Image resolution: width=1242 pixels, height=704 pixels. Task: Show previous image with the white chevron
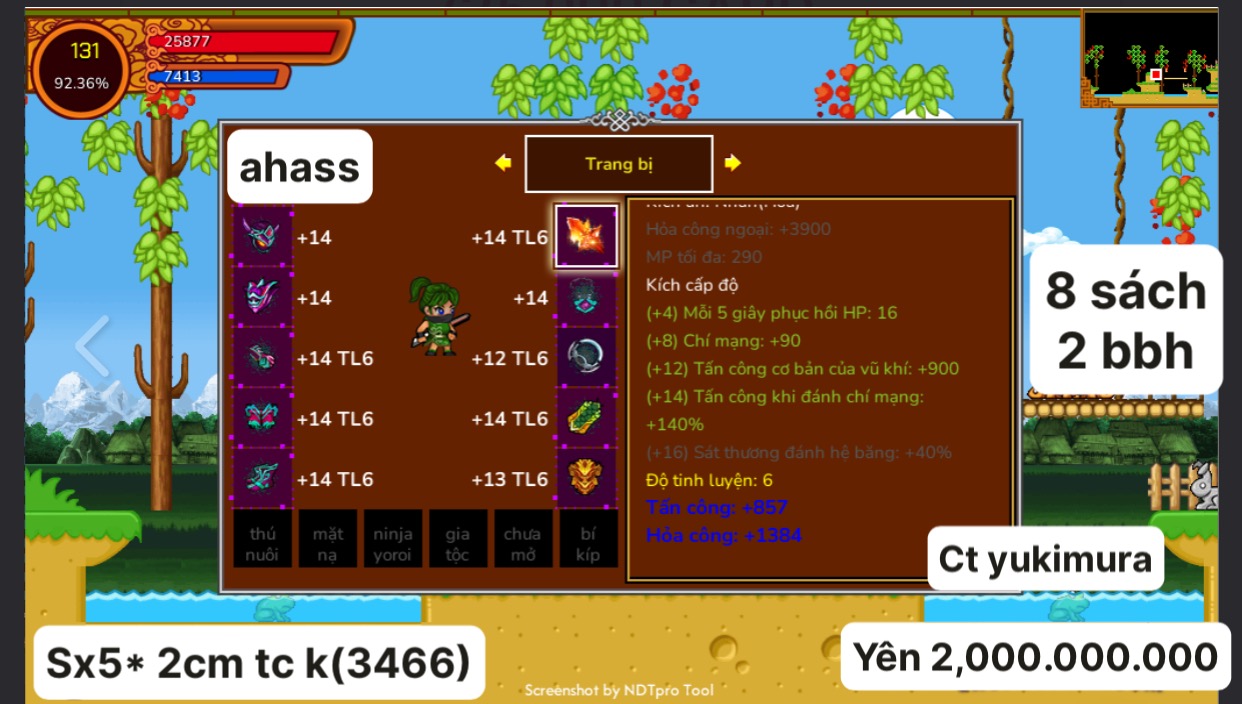click(x=92, y=346)
